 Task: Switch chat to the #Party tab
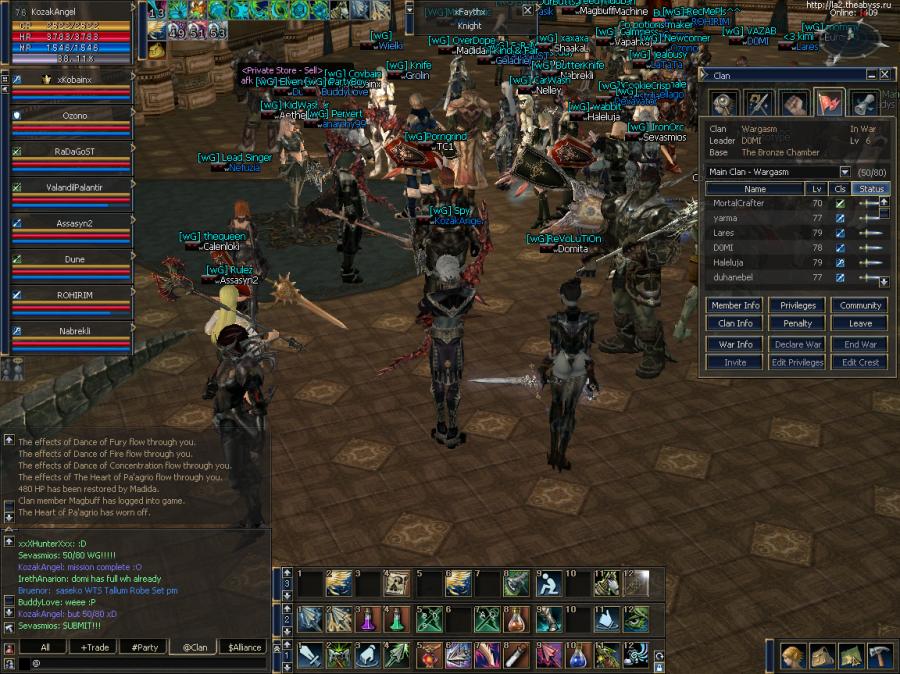tap(145, 647)
